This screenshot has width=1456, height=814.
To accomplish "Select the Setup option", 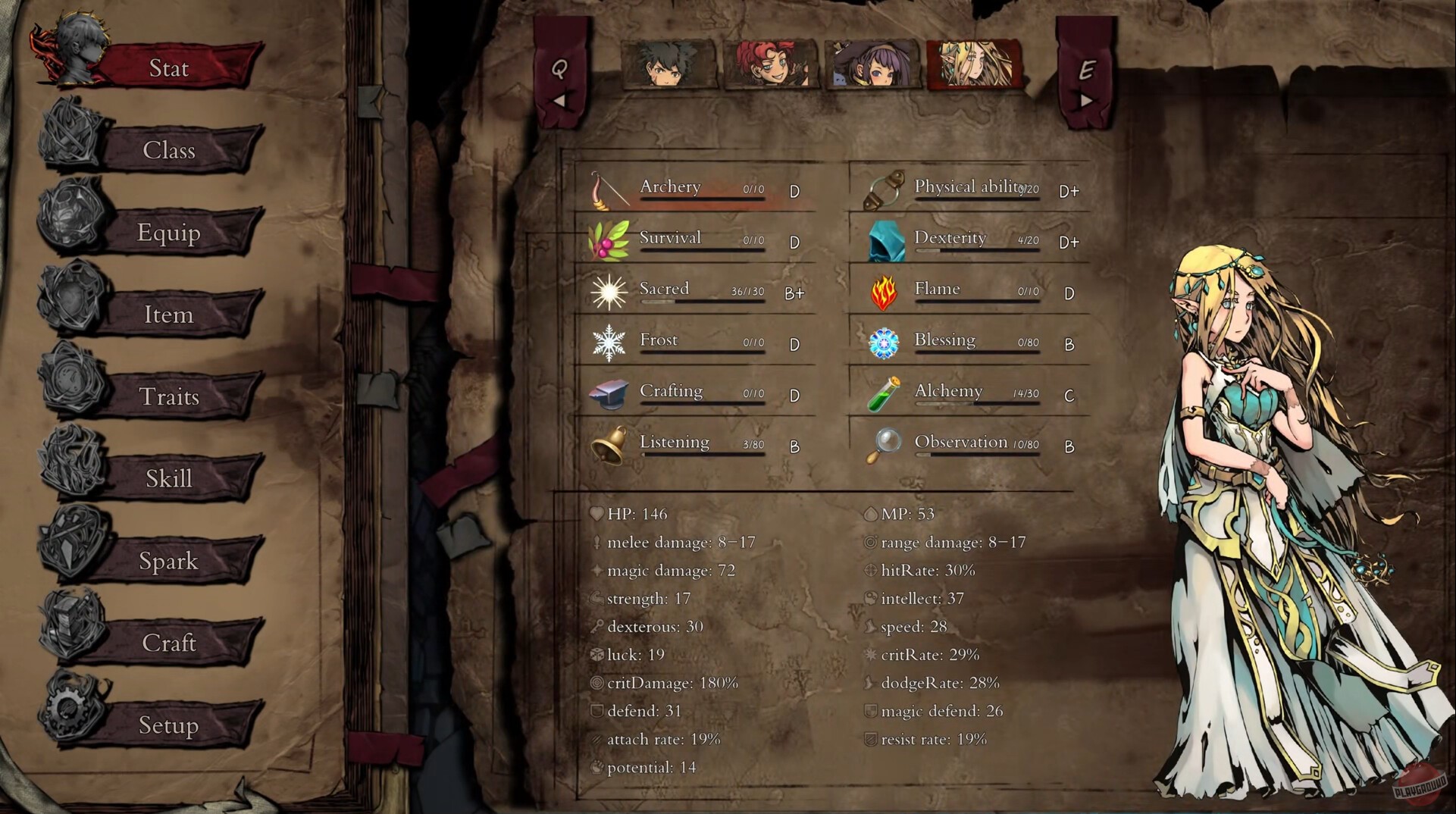I will click(x=168, y=725).
